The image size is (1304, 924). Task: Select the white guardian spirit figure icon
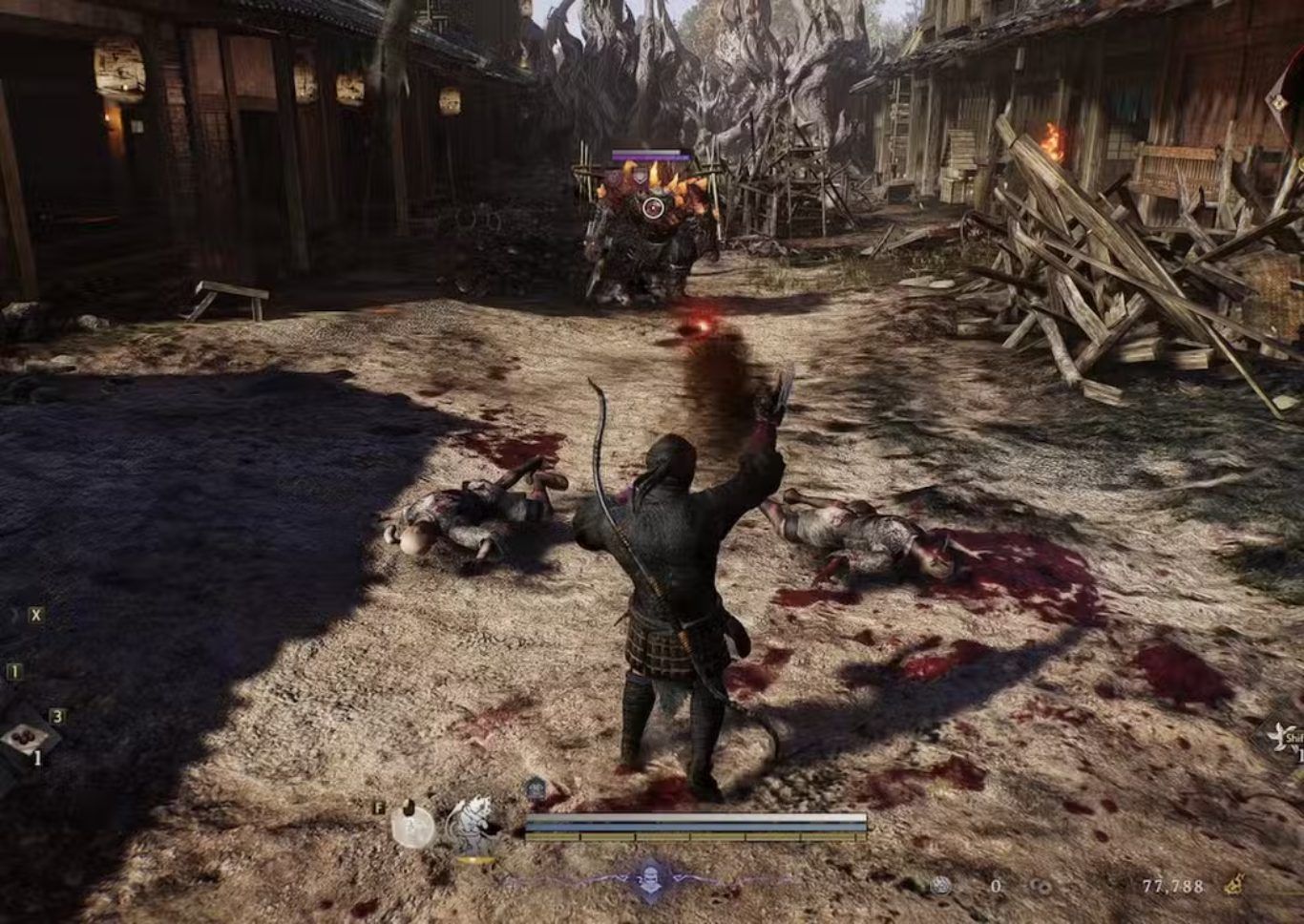click(472, 823)
